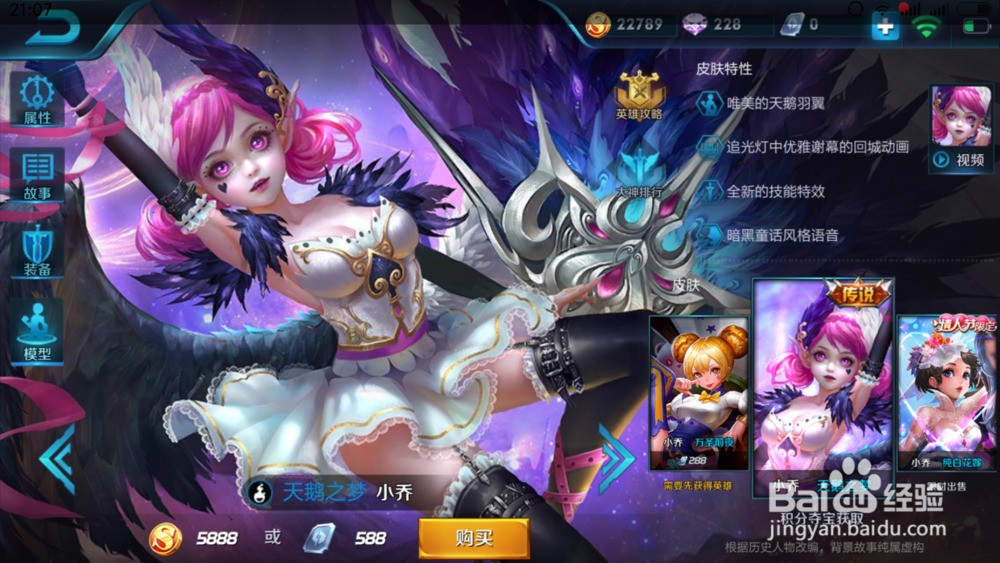Open the 属性 attributes tab
Viewport: 1000px width, 563px height.
pos(37,99)
